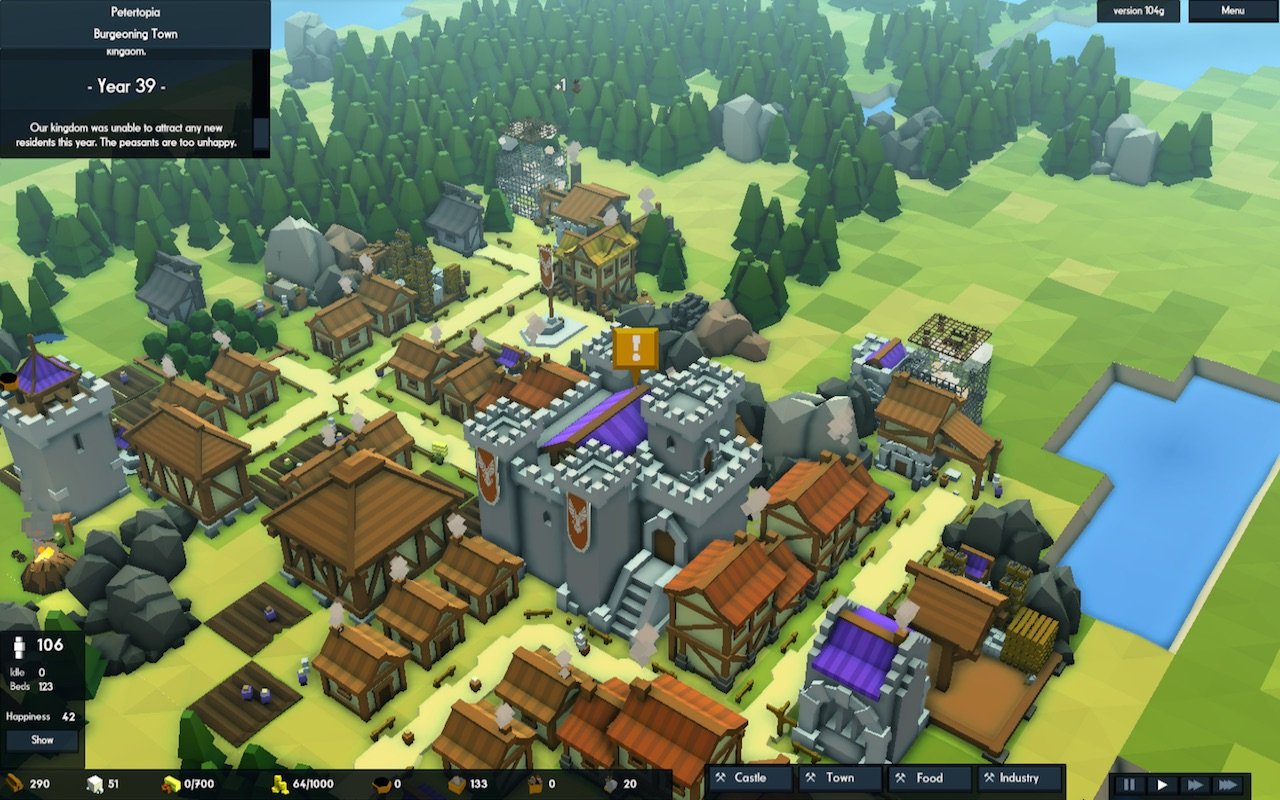The width and height of the screenshot is (1280, 800).
Task: Open the Menu in the top-right corner
Action: (x=1232, y=12)
